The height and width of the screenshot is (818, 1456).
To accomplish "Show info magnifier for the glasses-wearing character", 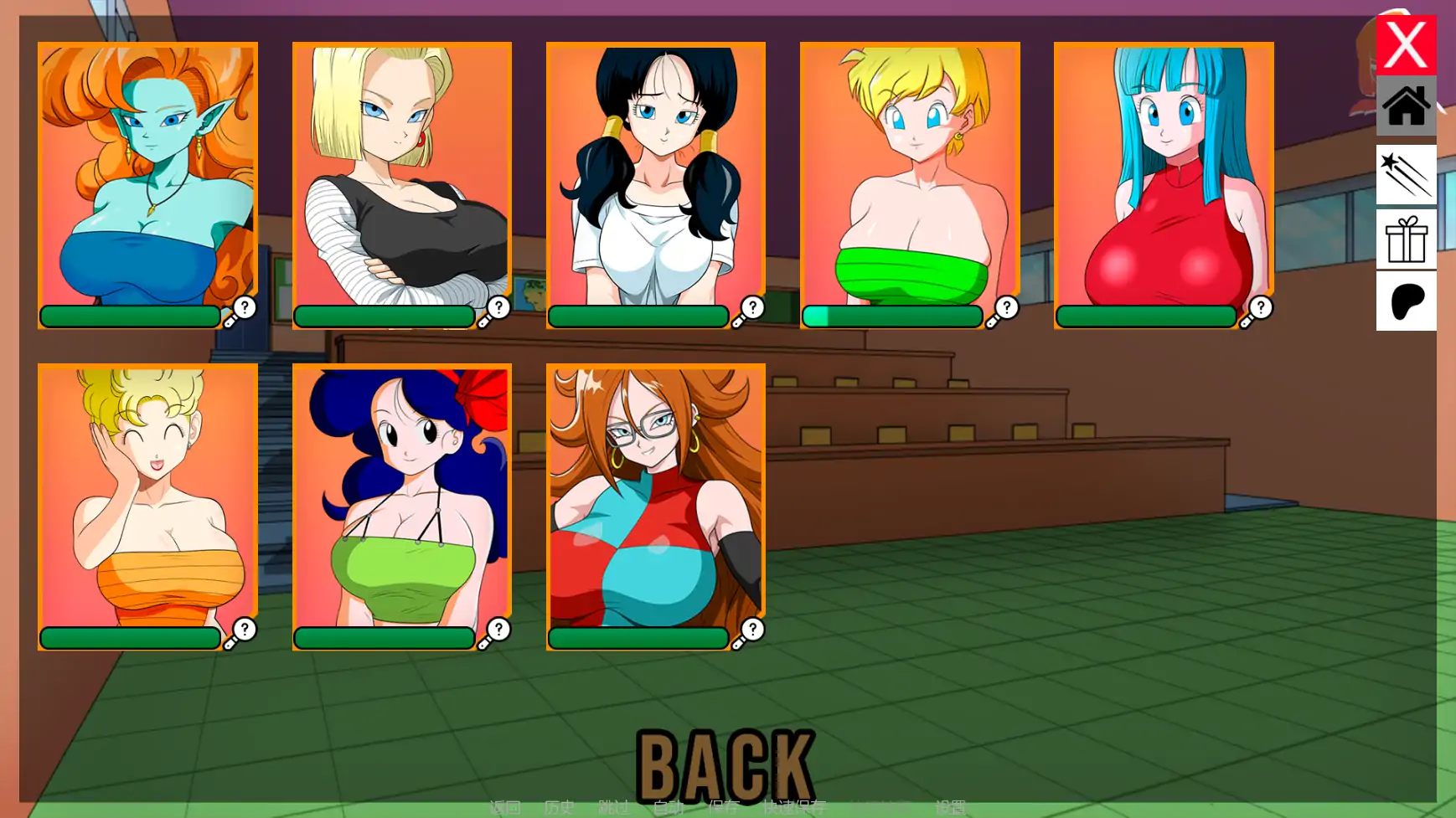I will 748,633.
